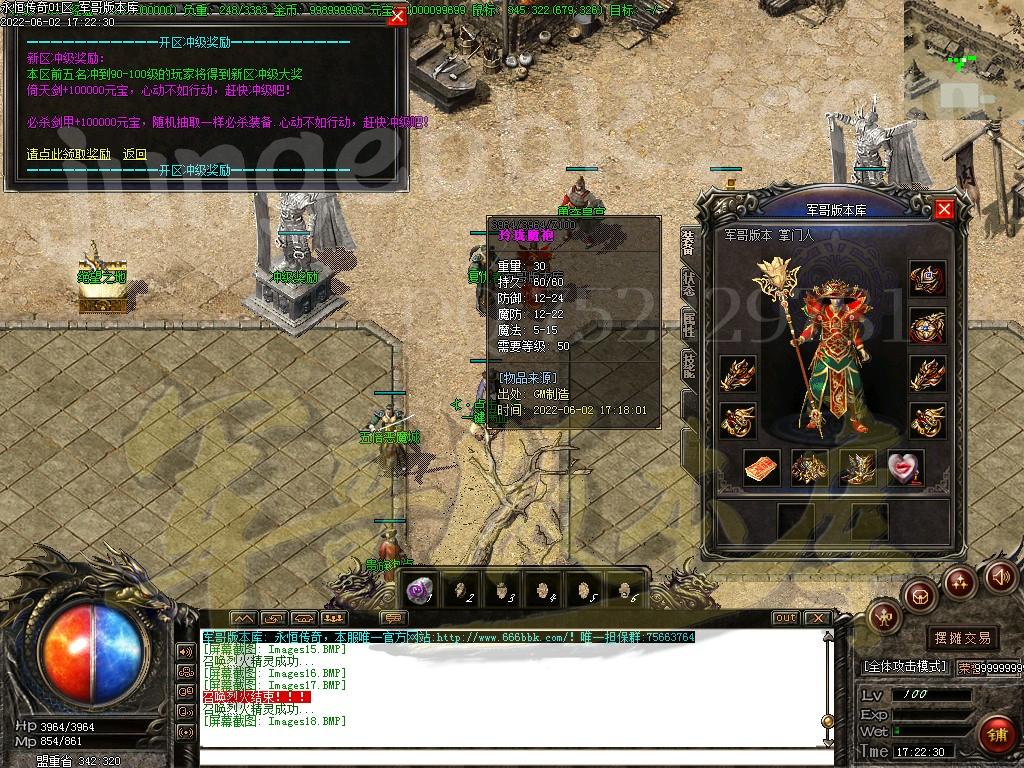Switch to the 状态 tab
The height and width of the screenshot is (768, 1024).
(689, 283)
